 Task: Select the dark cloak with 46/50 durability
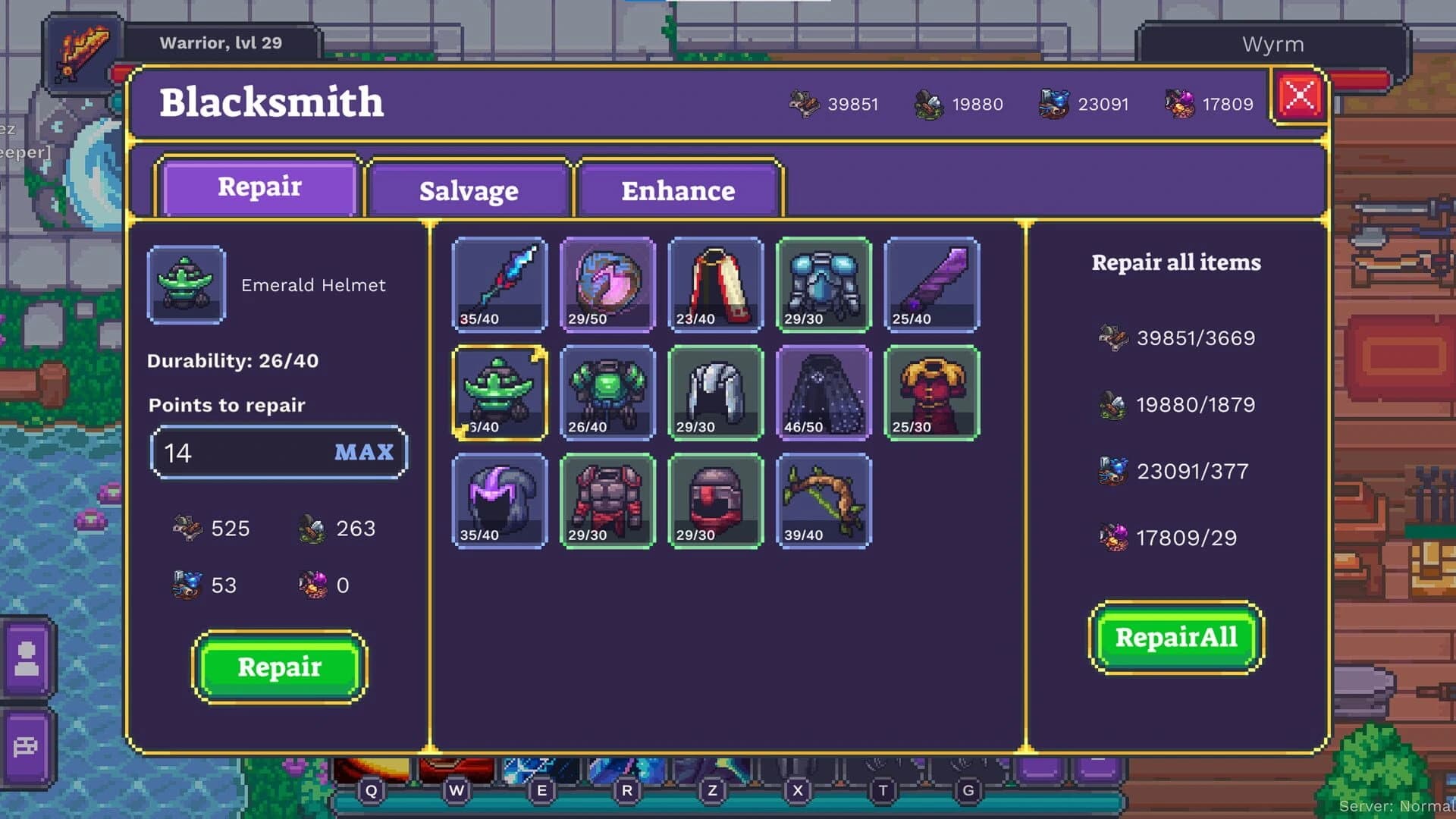point(824,392)
